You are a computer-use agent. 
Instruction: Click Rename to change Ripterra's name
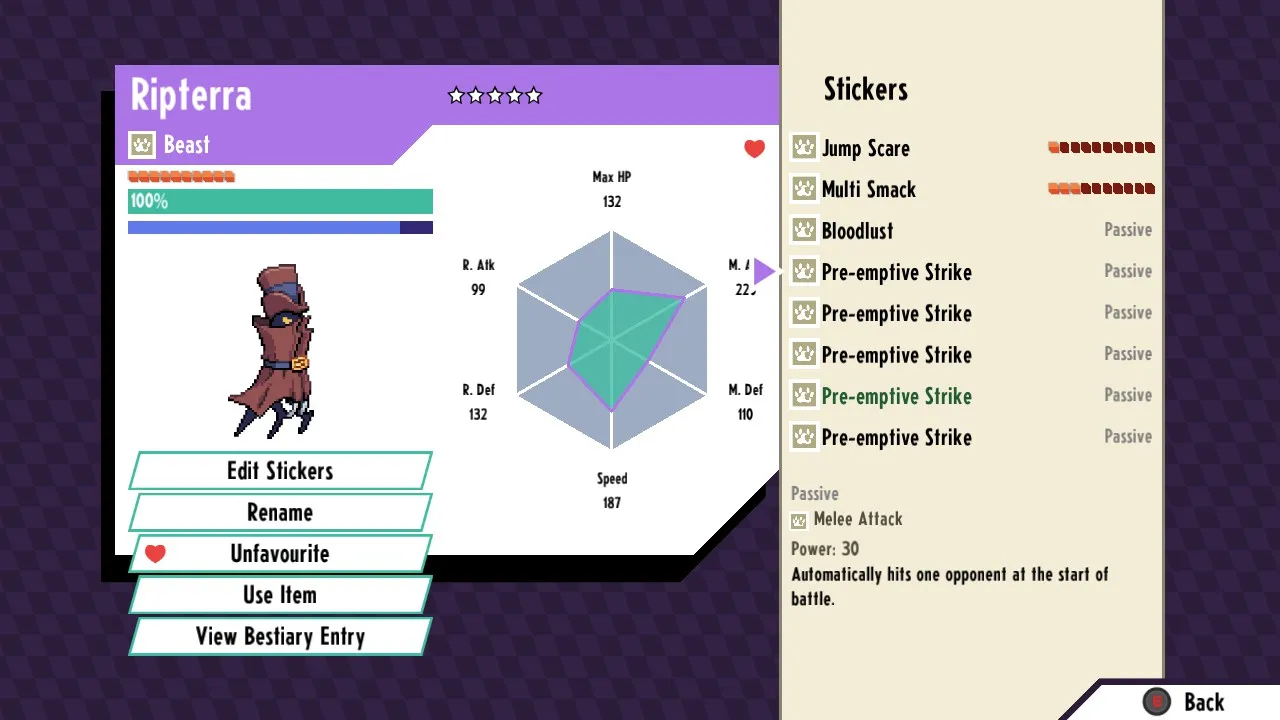(x=280, y=512)
